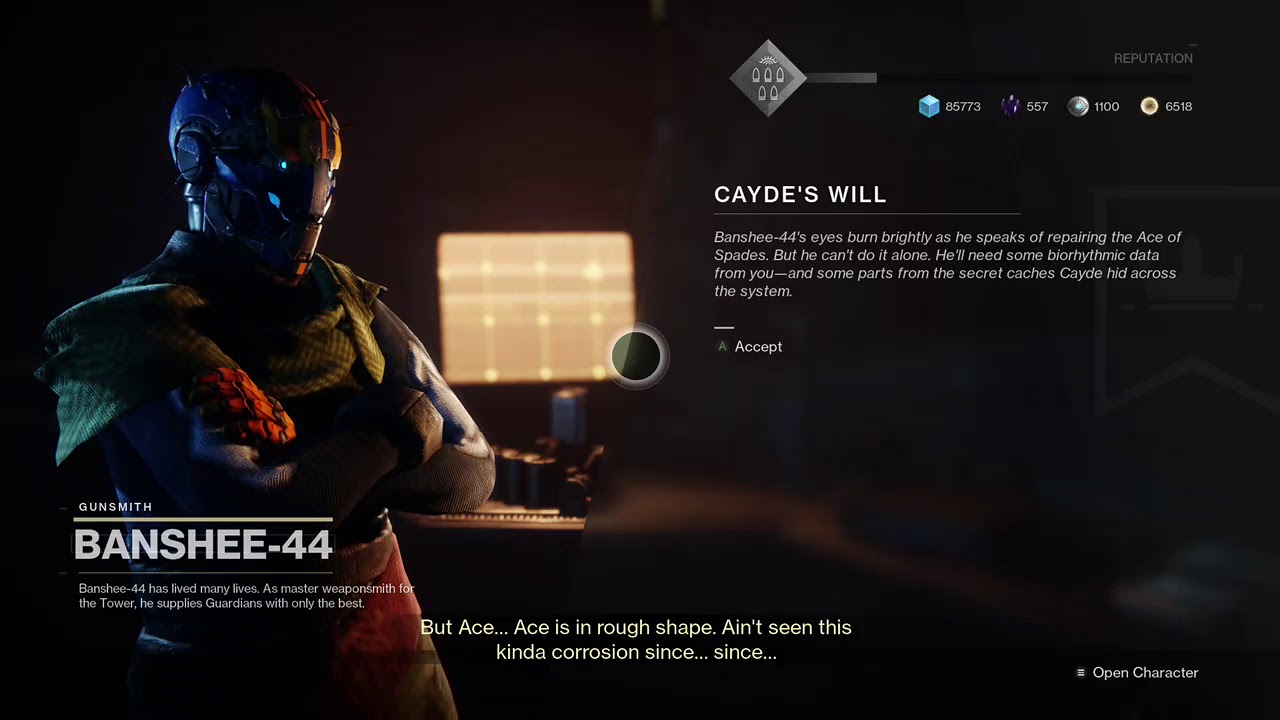This screenshot has height=720, width=1280.
Task: Select the Gunsmith reputation emblem
Action: tap(767, 78)
